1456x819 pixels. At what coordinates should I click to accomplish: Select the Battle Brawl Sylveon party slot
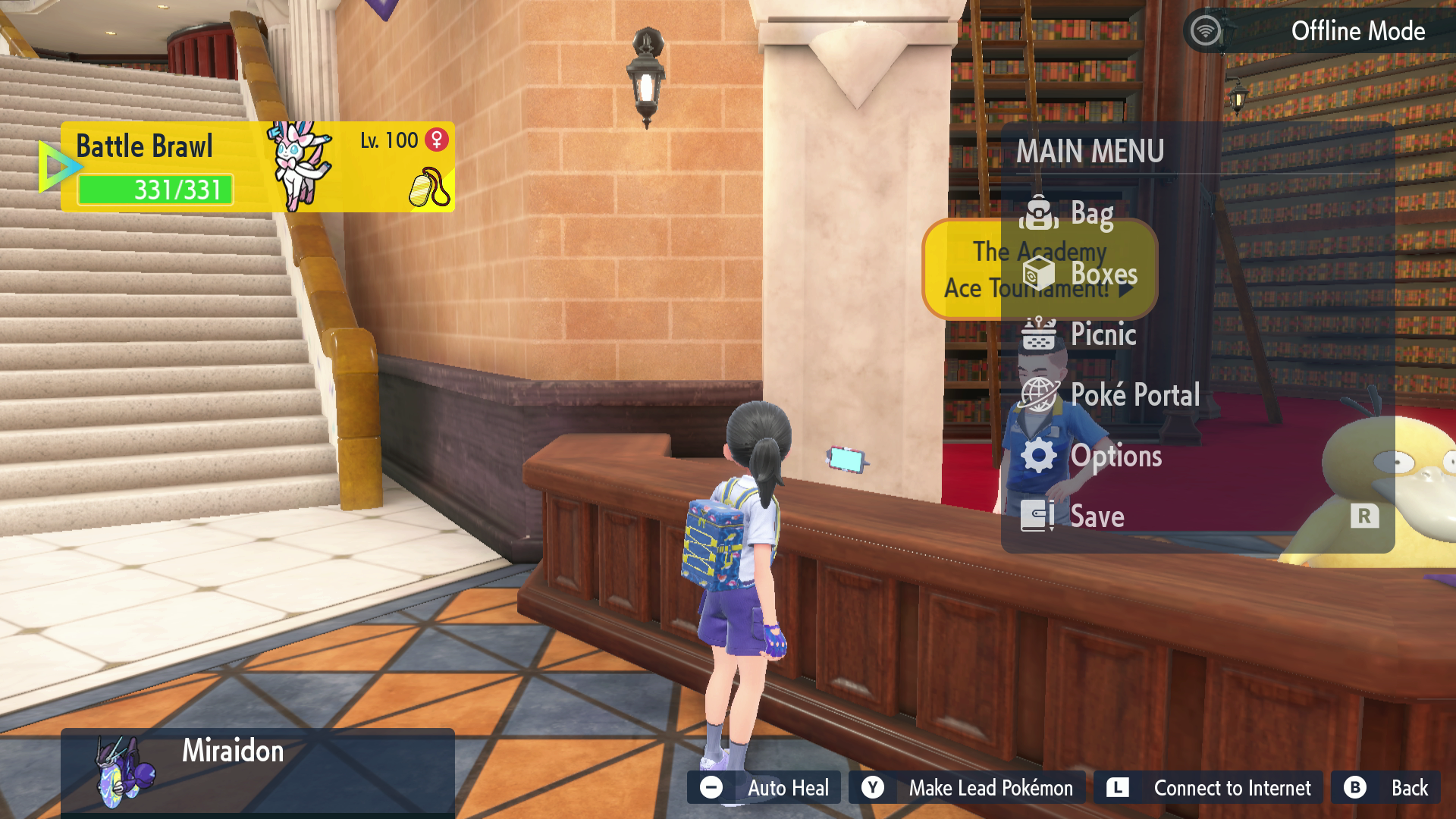[x=258, y=167]
